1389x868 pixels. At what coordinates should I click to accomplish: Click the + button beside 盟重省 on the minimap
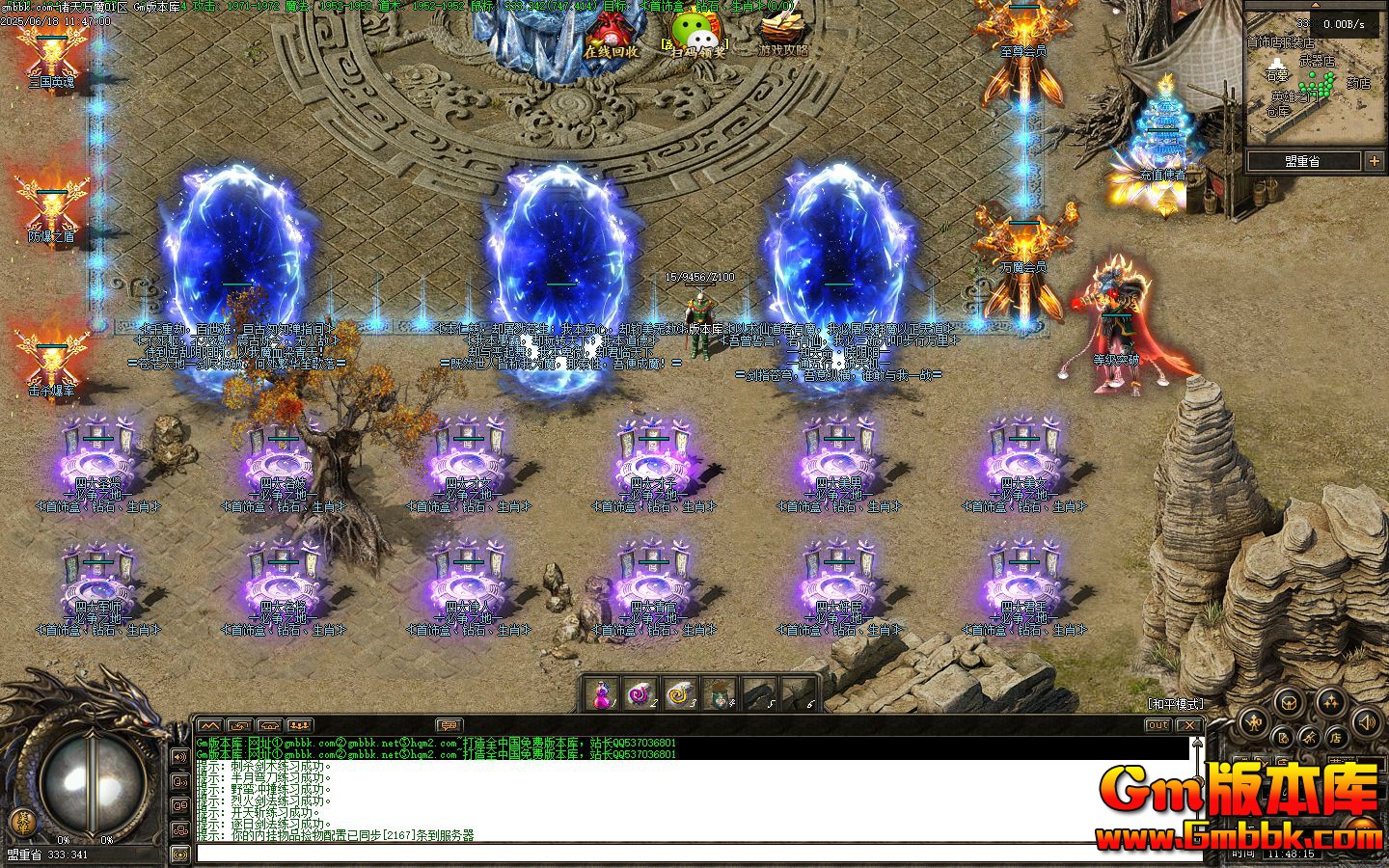pyautogui.click(x=1375, y=161)
